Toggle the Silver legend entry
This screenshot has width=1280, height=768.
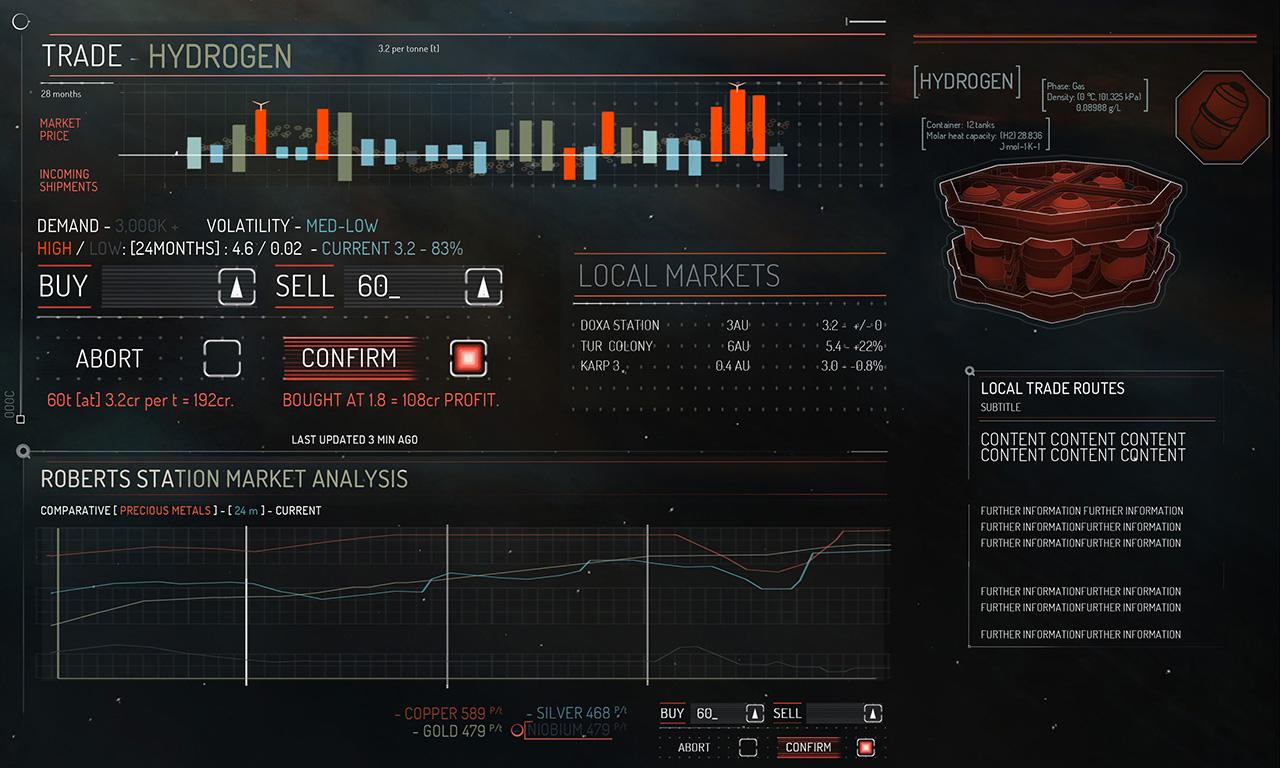(x=572, y=713)
